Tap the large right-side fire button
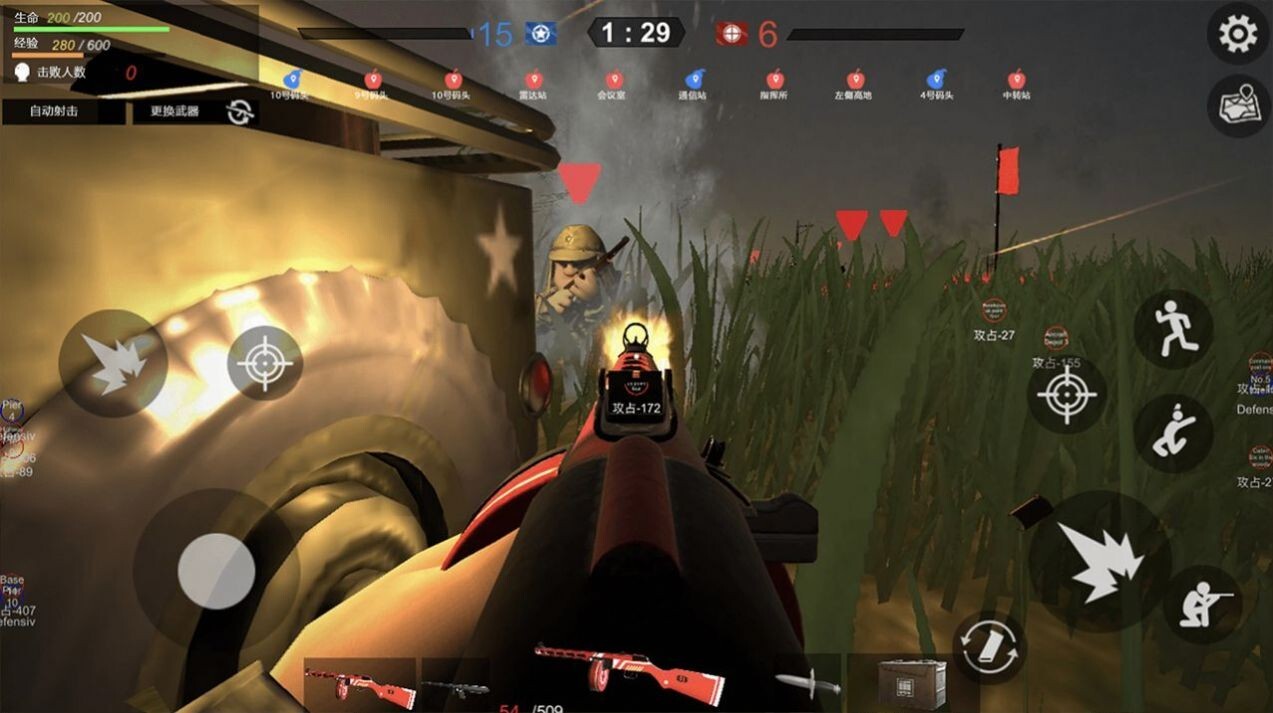 (1099, 560)
